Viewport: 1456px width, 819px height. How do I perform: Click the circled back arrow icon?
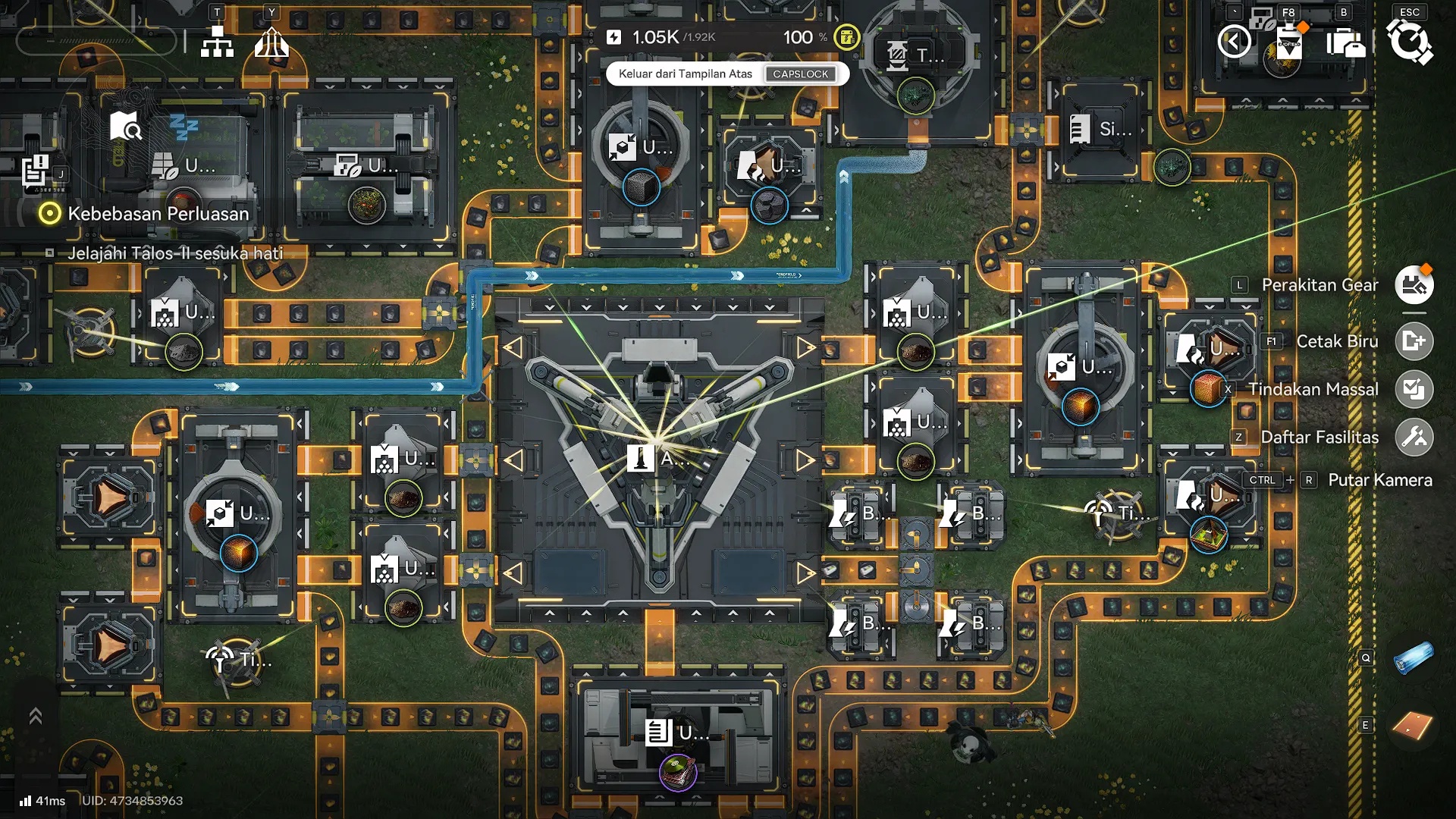coord(1234,42)
